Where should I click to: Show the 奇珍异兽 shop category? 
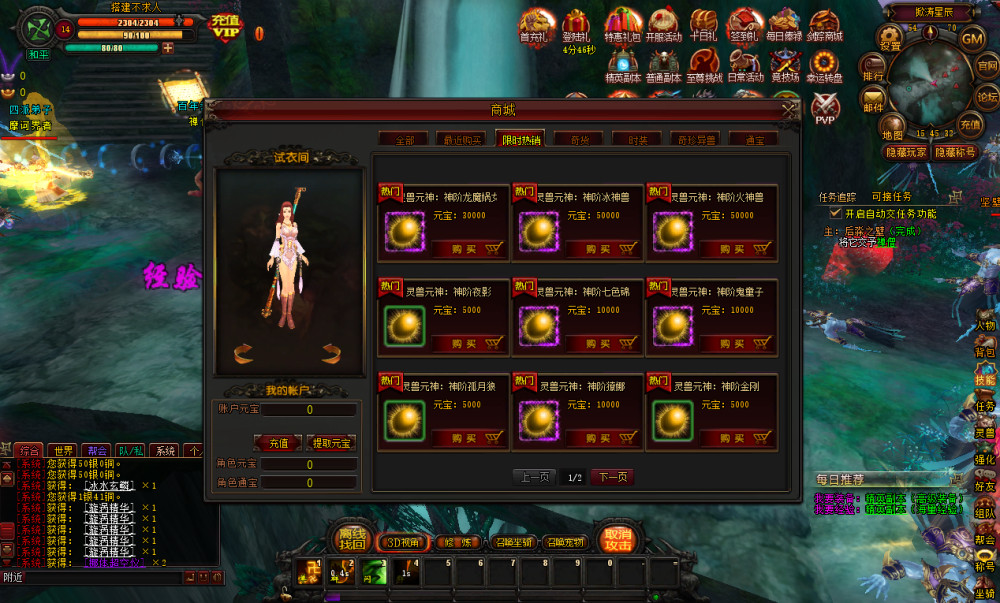pyautogui.click(x=695, y=140)
